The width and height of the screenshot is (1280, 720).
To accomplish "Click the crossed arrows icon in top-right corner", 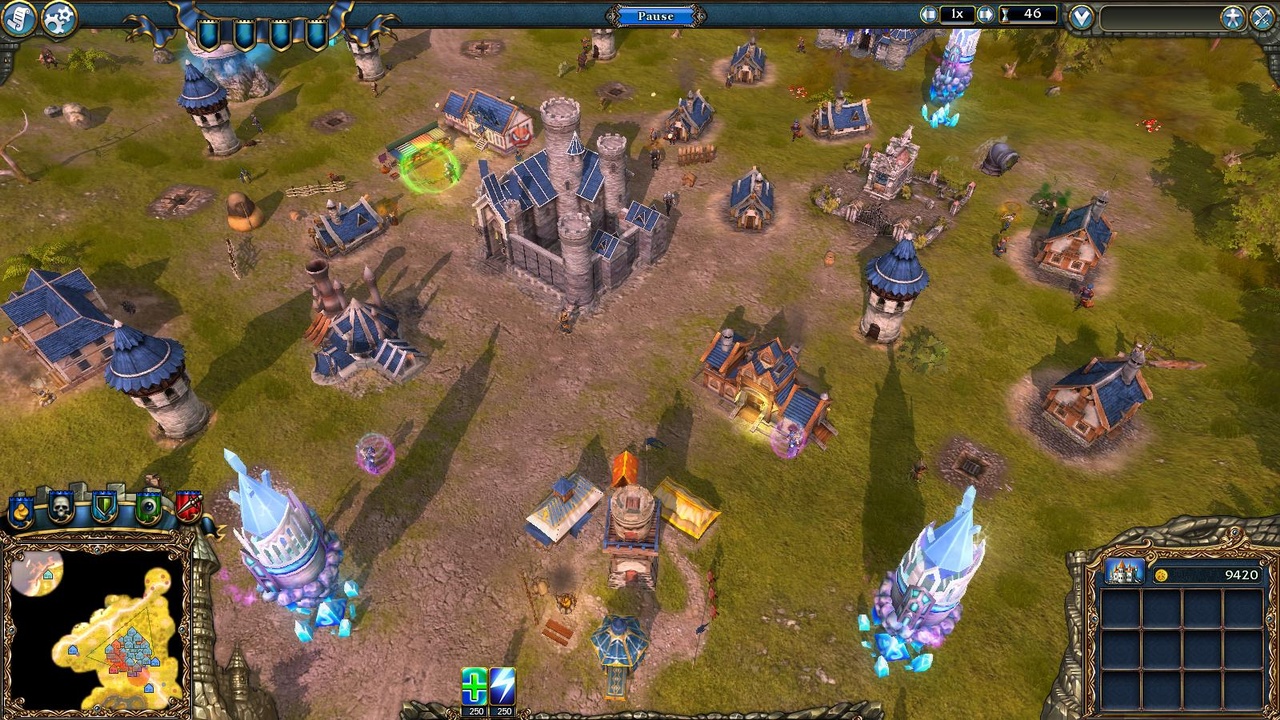I will (1261, 15).
